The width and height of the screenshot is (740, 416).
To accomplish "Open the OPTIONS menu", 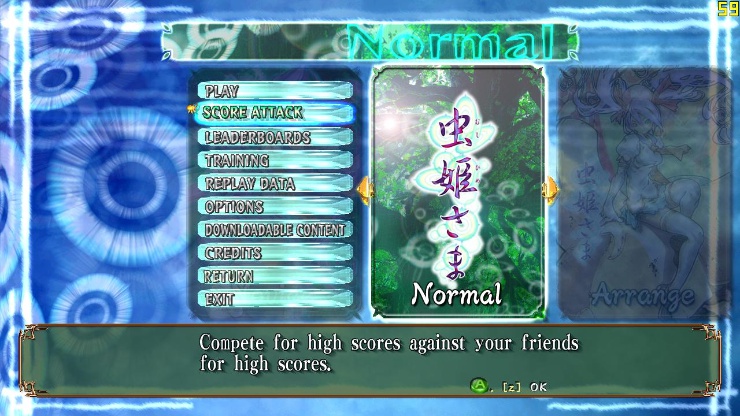I will point(274,207).
